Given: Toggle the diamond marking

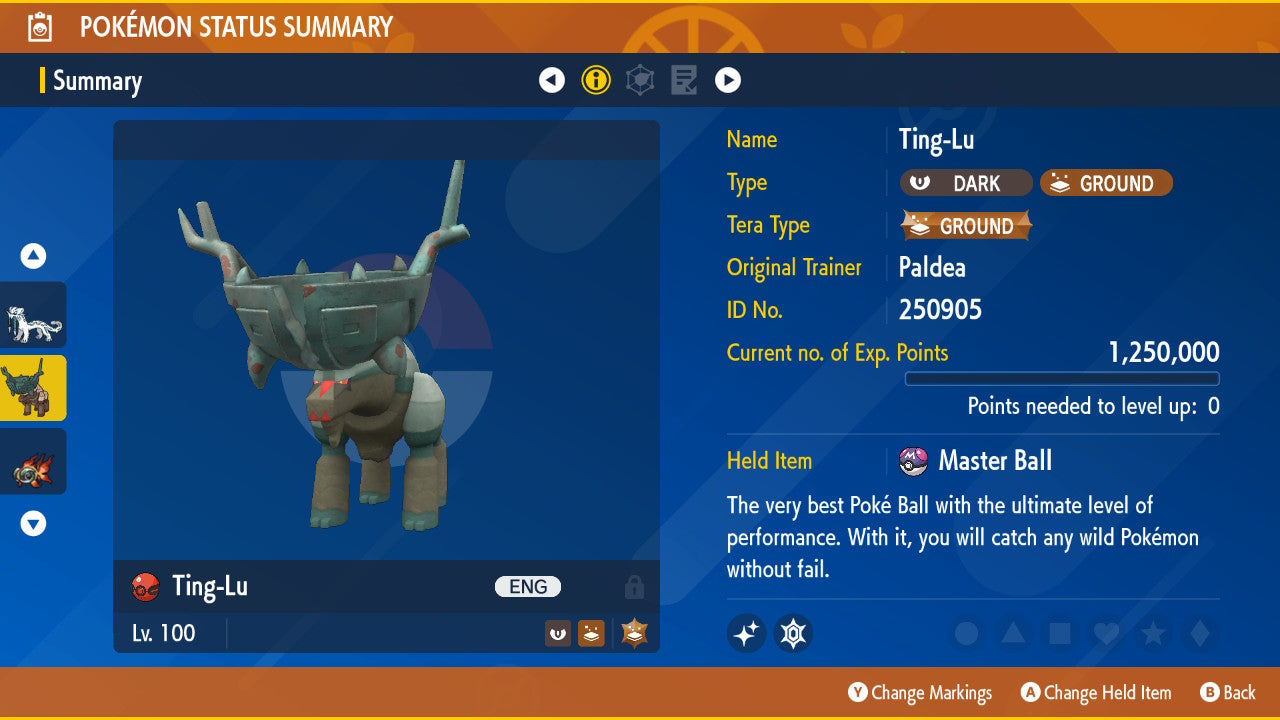Looking at the screenshot, I should click(1198, 633).
